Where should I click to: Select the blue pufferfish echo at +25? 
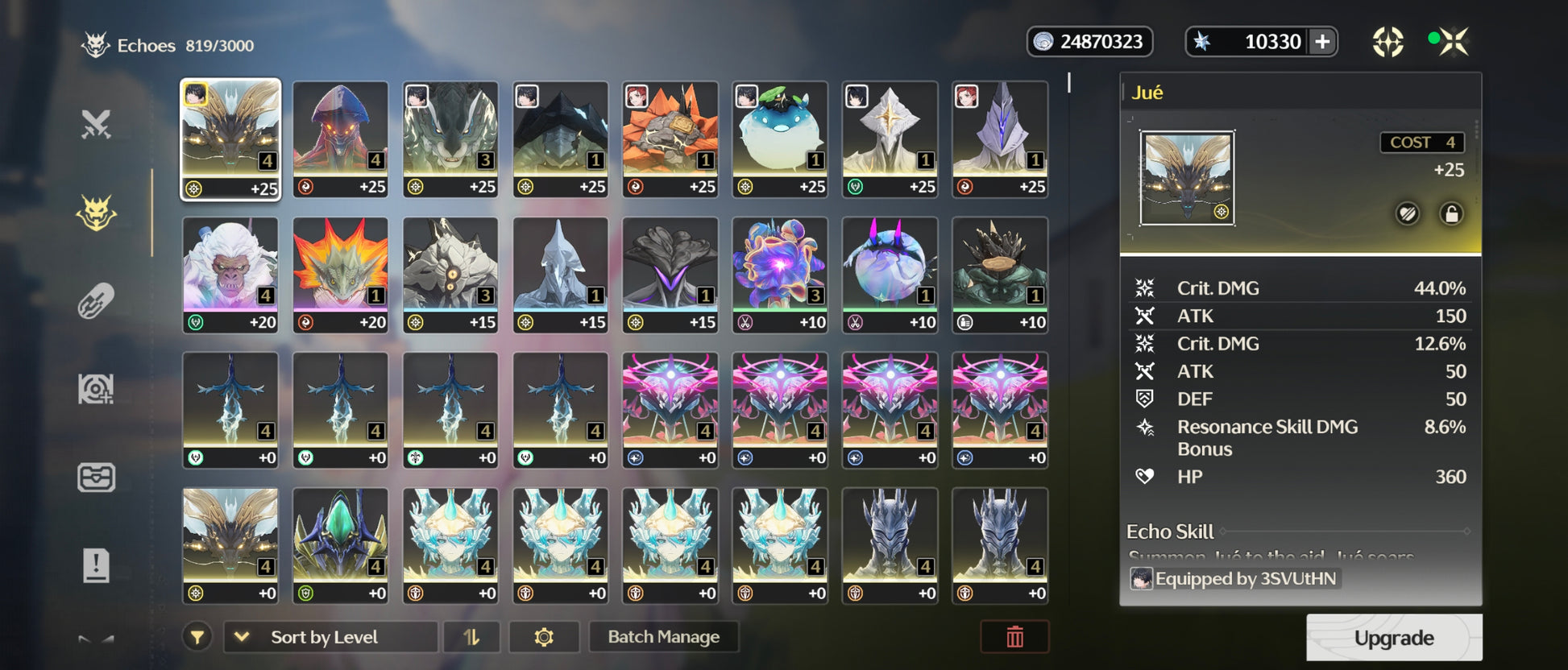(780, 139)
